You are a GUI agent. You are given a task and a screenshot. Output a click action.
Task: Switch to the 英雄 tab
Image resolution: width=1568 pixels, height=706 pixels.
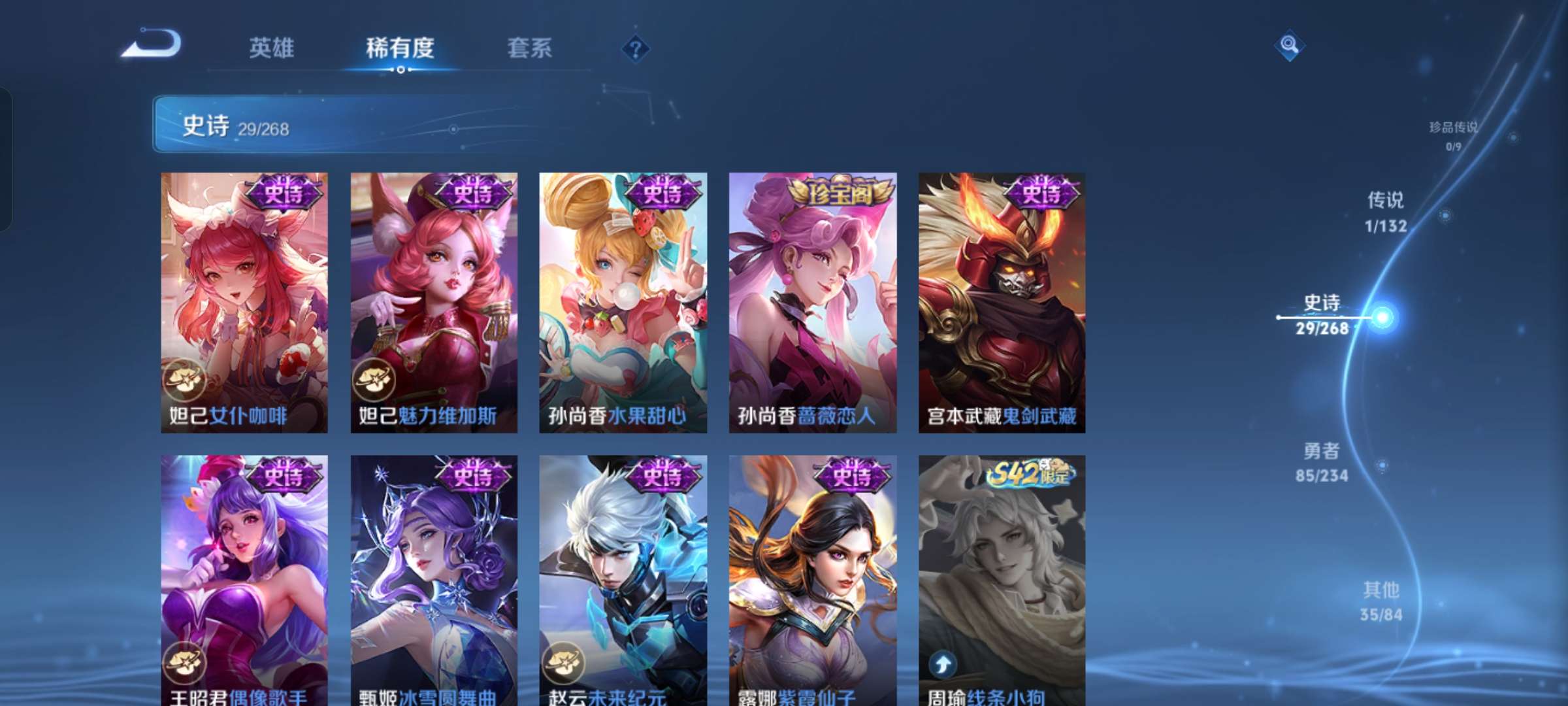point(270,48)
